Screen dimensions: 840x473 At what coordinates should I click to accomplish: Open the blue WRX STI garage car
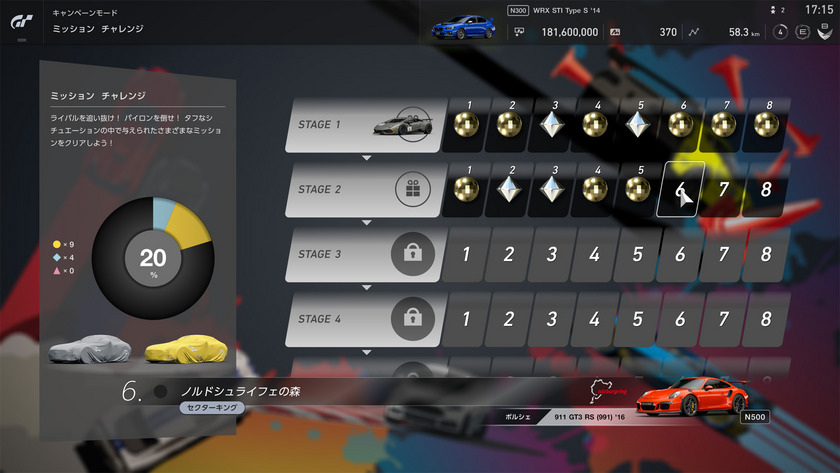pyautogui.click(x=463, y=26)
